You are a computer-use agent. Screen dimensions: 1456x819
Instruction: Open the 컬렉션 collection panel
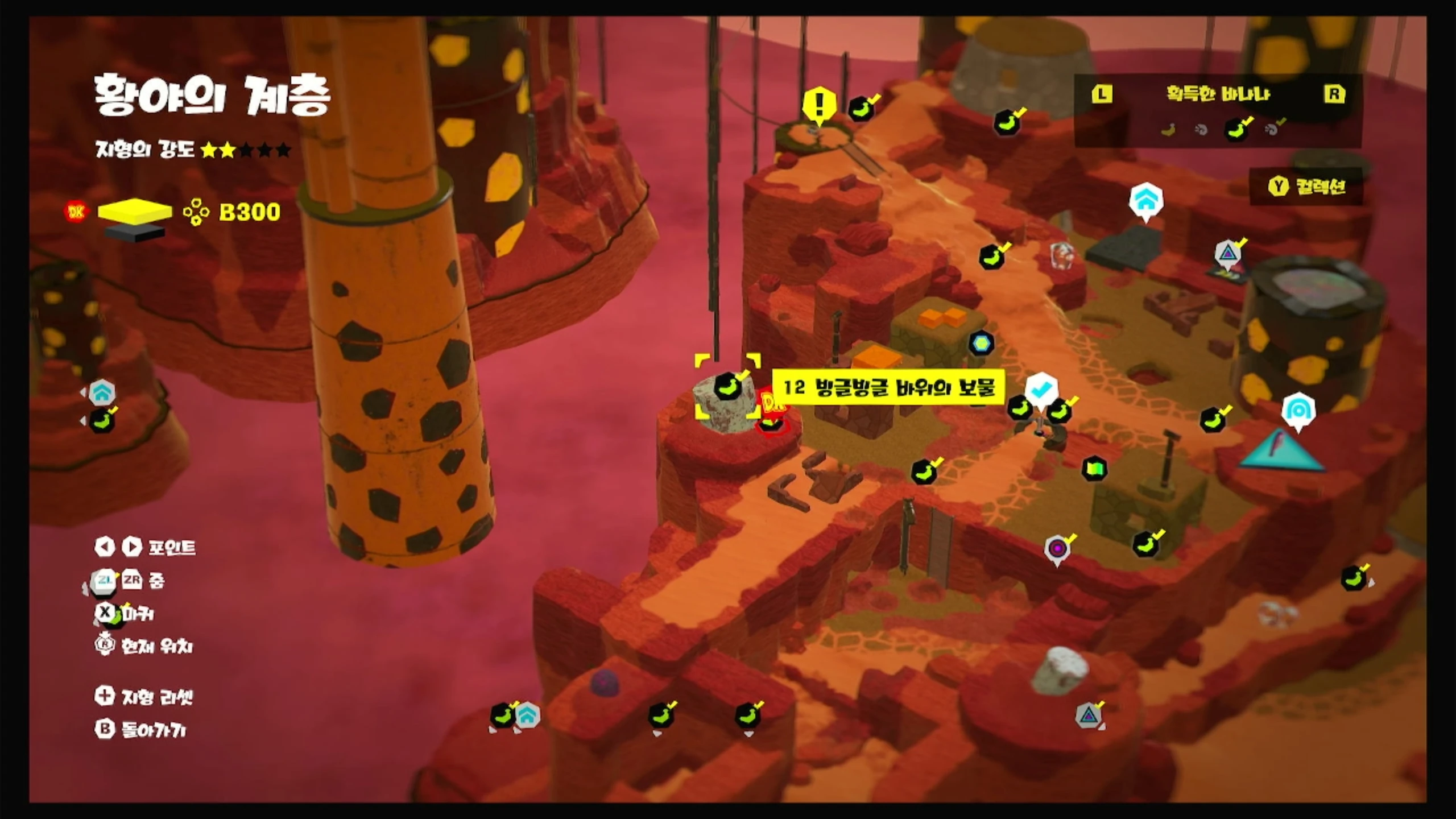(x=1306, y=187)
